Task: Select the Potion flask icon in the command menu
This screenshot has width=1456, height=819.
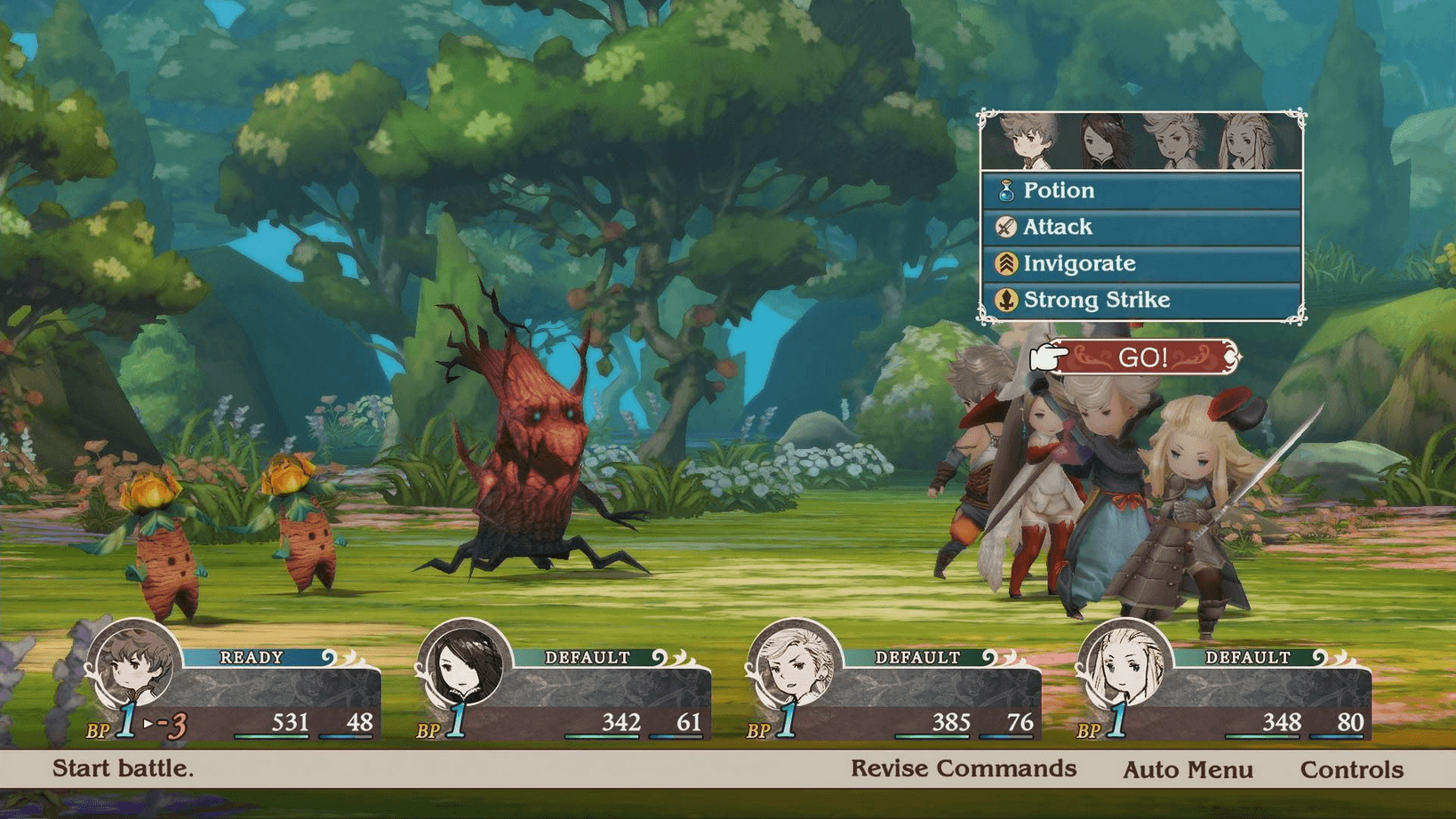Action: click(x=1009, y=189)
